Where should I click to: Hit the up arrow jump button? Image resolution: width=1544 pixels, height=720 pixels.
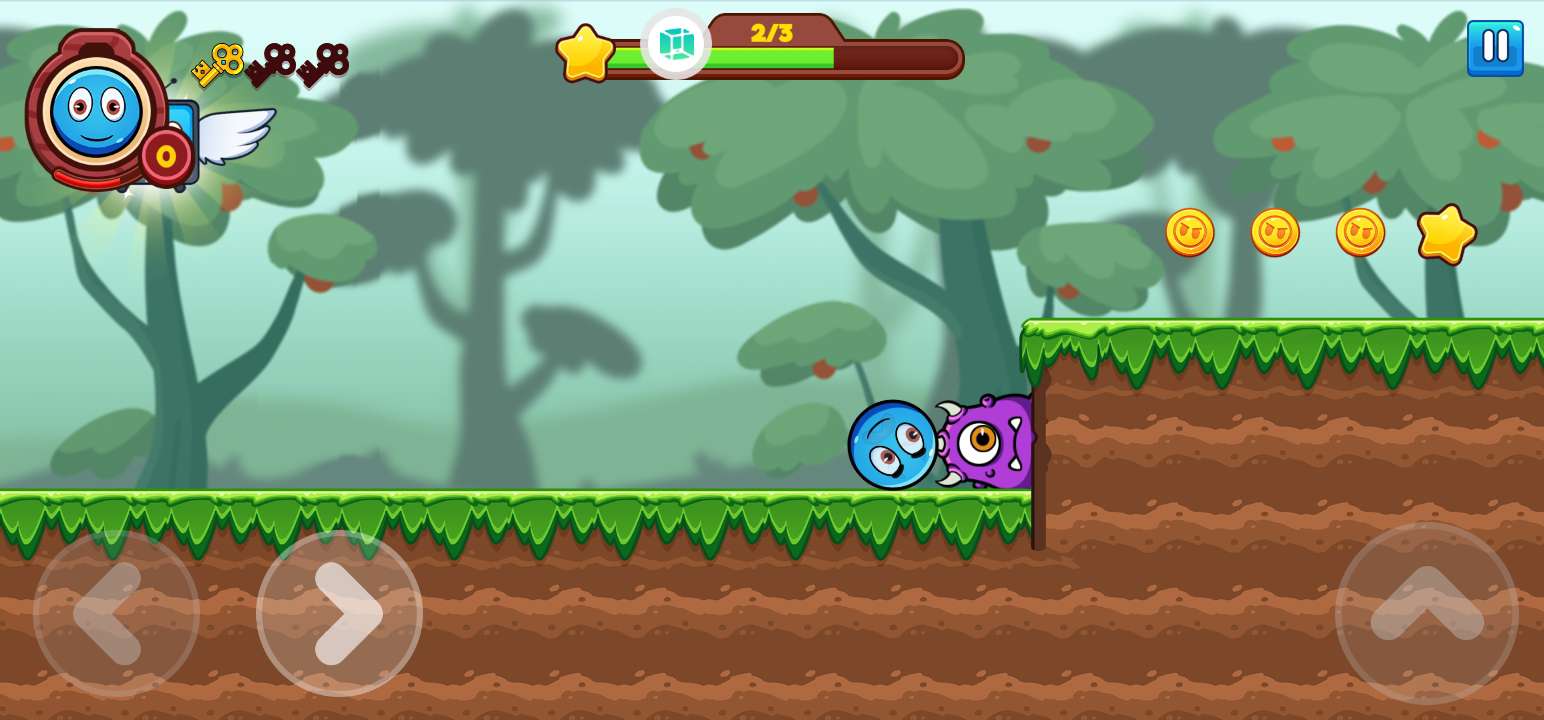point(1426,613)
